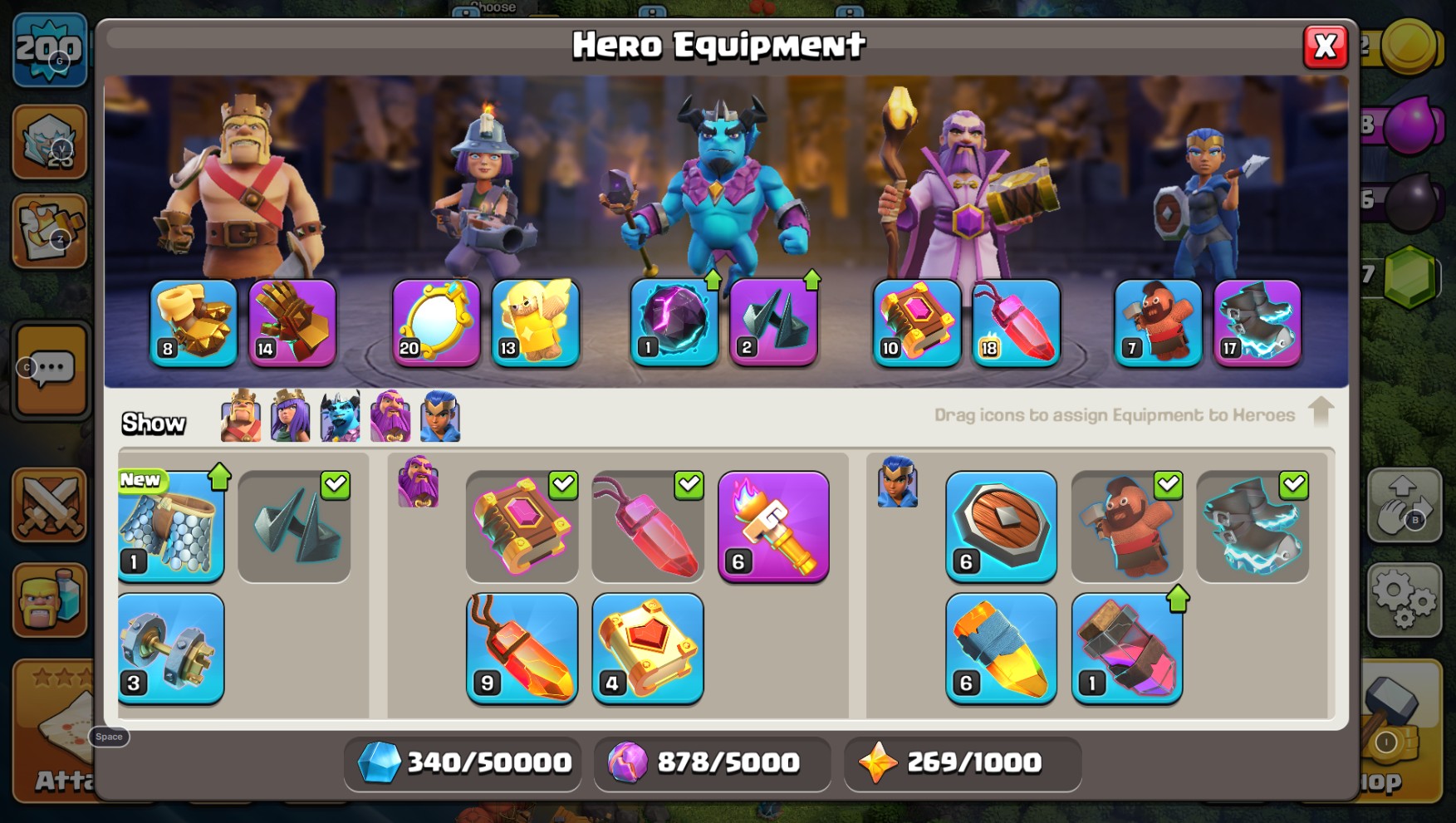Image resolution: width=1456 pixels, height=823 pixels.
Task: Close the Hero Equipment window
Action: [1325, 47]
